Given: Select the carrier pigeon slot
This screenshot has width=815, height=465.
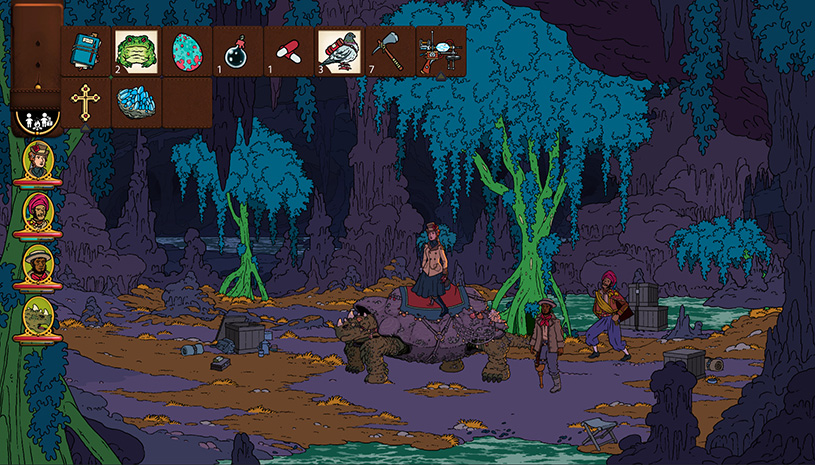Looking at the screenshot, I should (x=339, y=50).
